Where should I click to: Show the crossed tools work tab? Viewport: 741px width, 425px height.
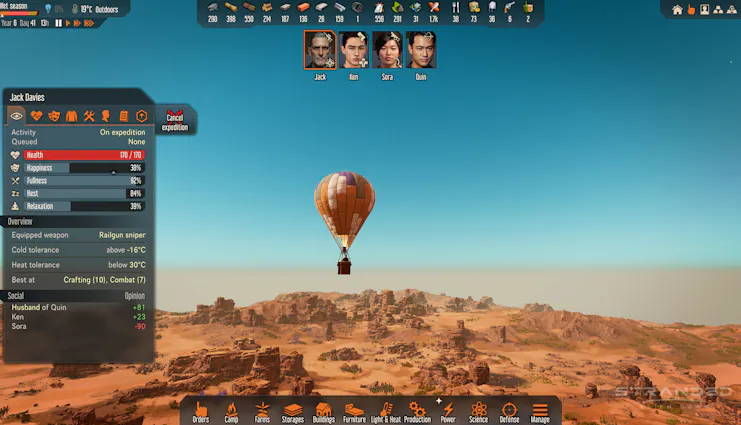[x=88, y=116]
